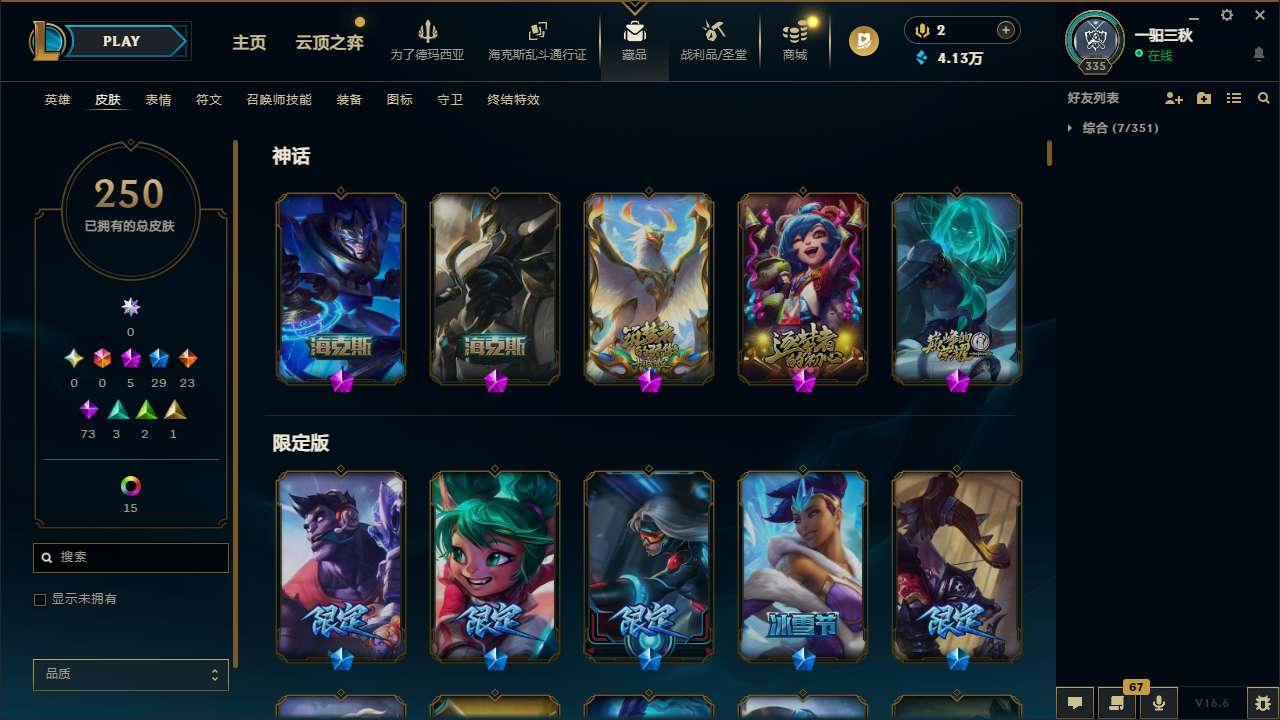Click the voice channel icon showing 2
Viewport: 1280px width, 720px height.
pos(921,29)
